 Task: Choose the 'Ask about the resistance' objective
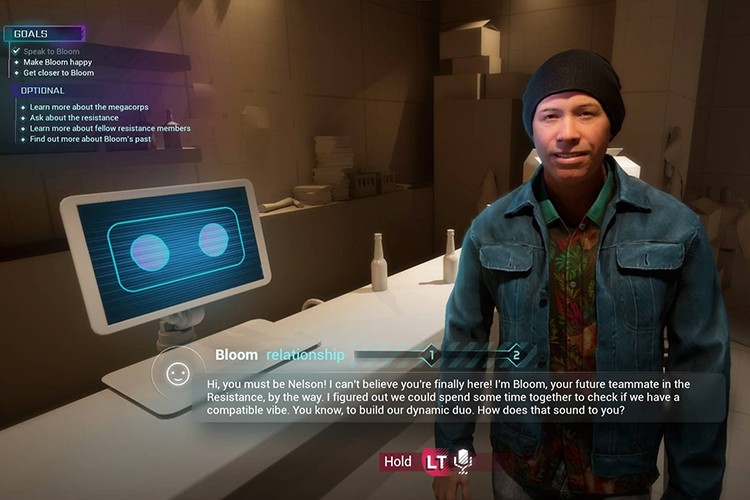(x=74, y=117)
